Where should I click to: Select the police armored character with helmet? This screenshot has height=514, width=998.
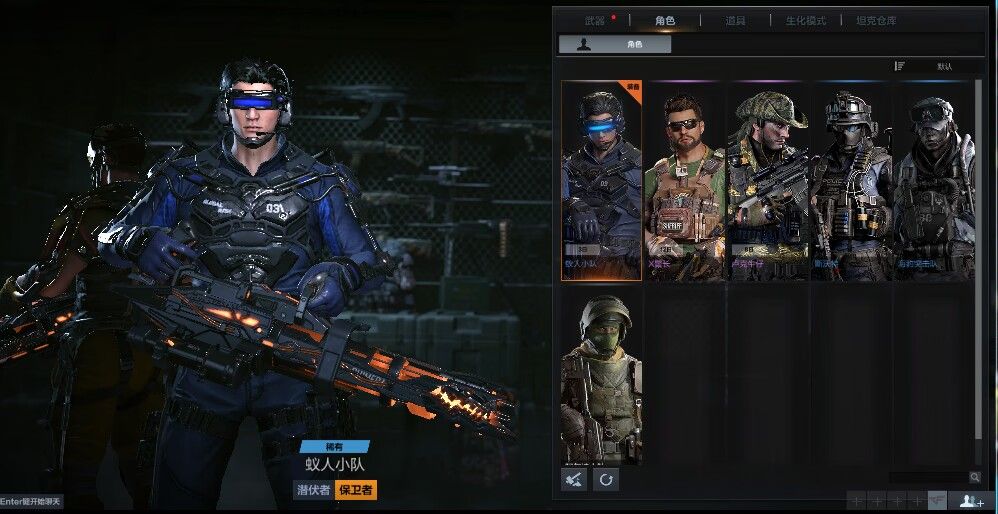click(850, 181)
